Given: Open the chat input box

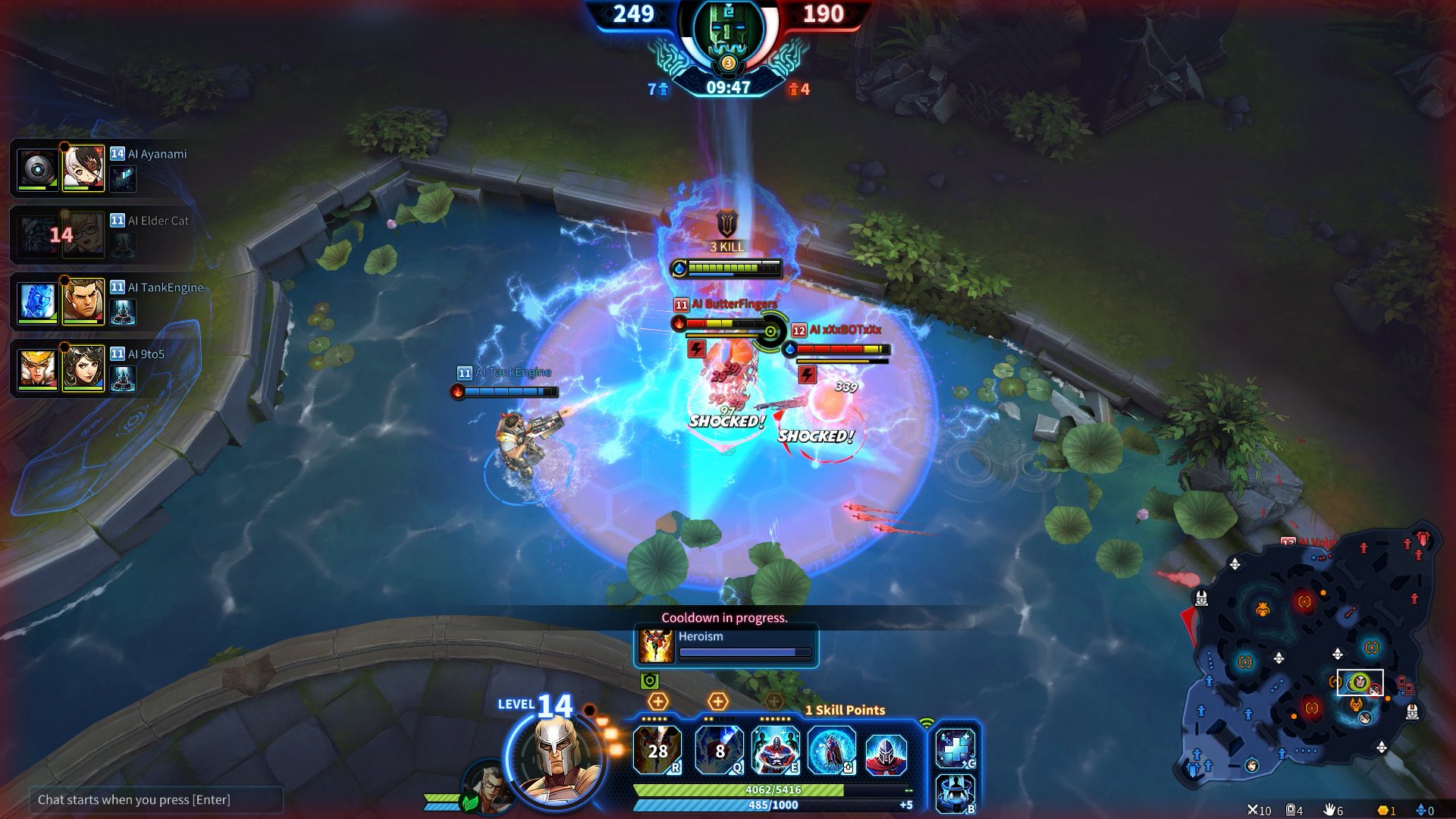Looking at the screenshot, I should pyautogui.click(x=155, y=799).
